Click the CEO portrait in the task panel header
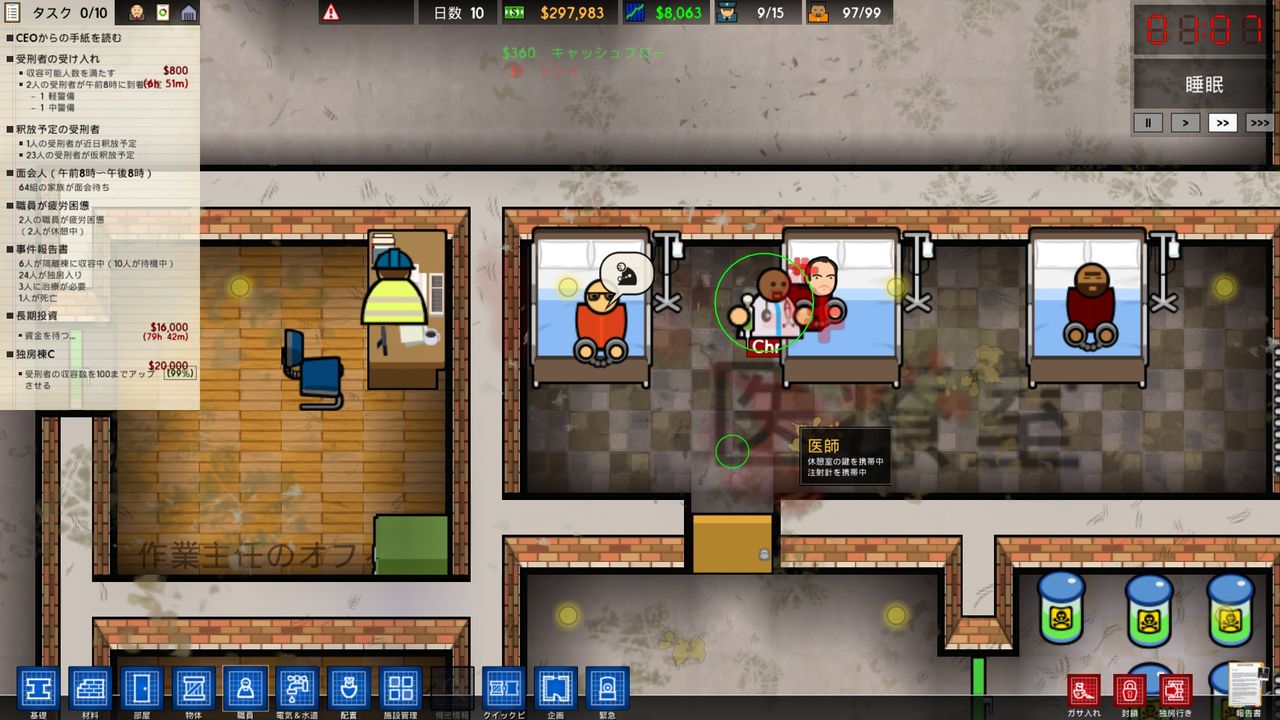Viewport: 1280px width, 720px height. tap(137, 12)
